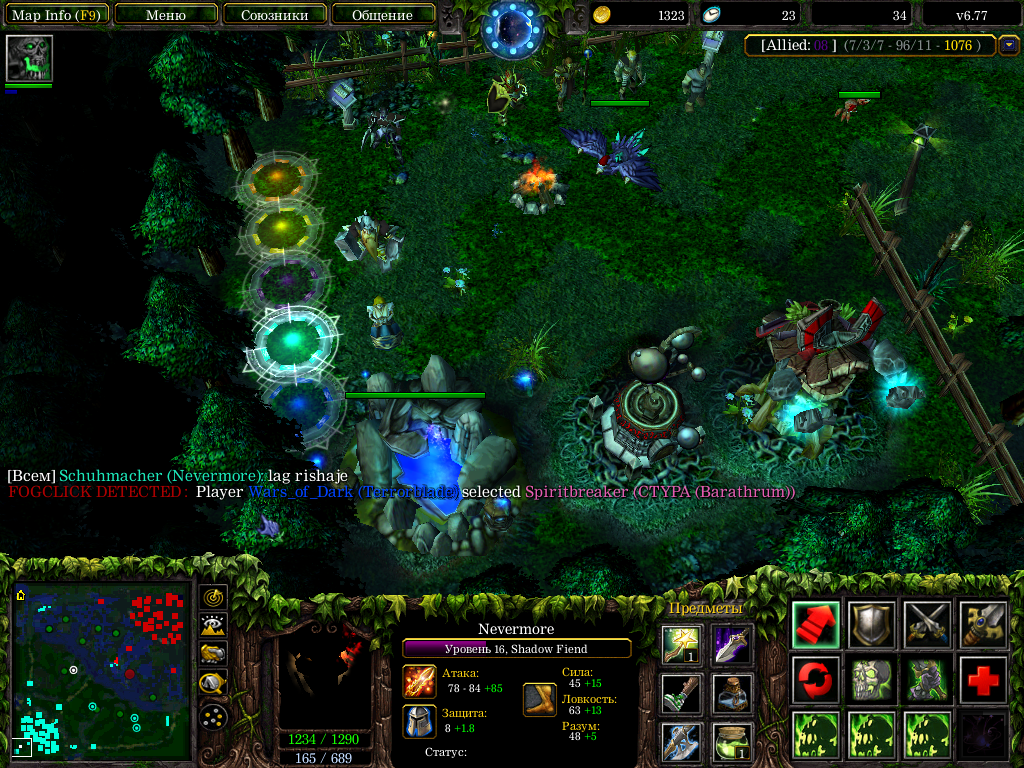This screenshot has height=768, width=1024.
Task: Activate the Patrol command with circular red arrows
Action: [816, 680]
